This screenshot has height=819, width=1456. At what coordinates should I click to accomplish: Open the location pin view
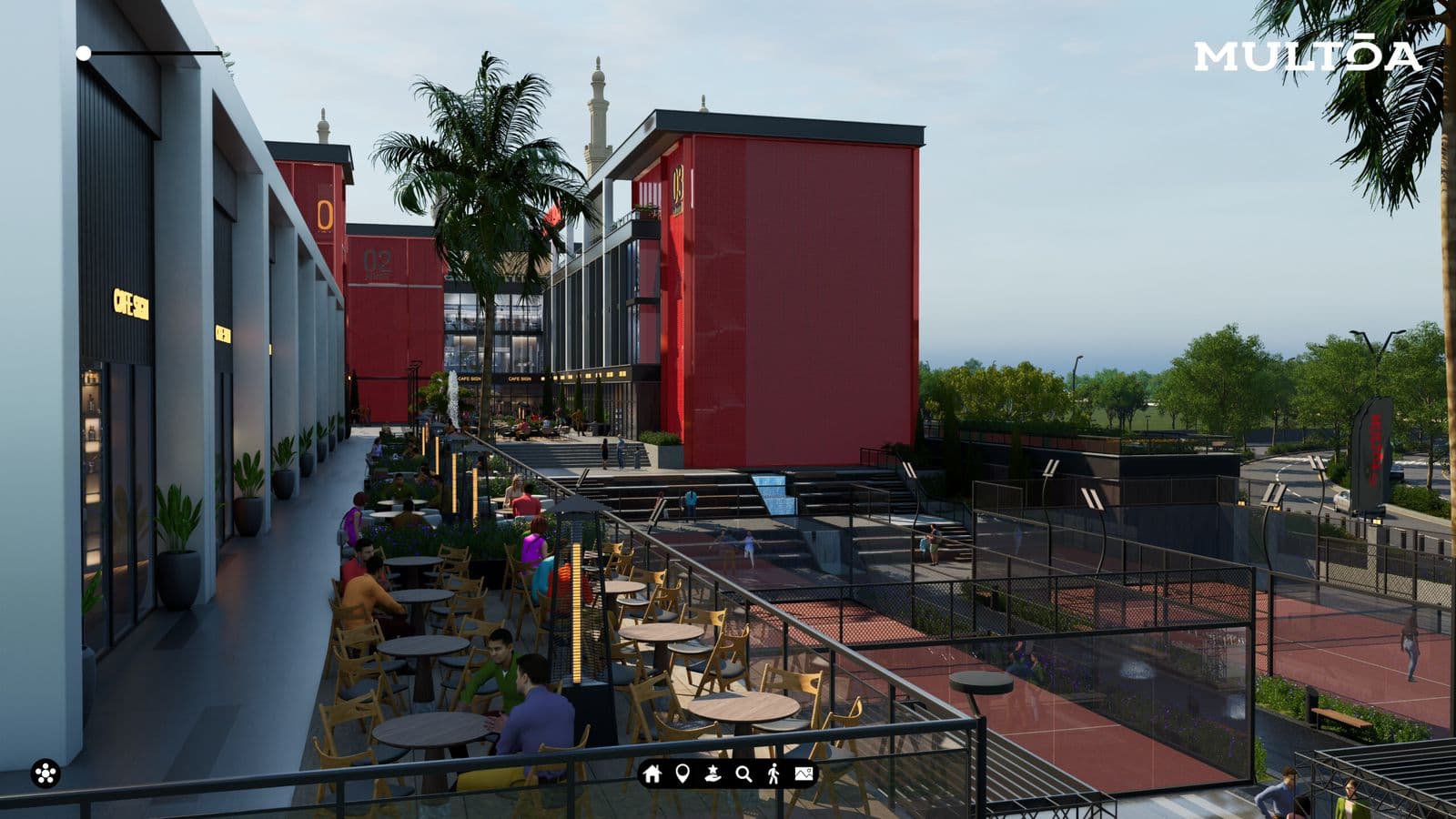[x=682, y=773]
